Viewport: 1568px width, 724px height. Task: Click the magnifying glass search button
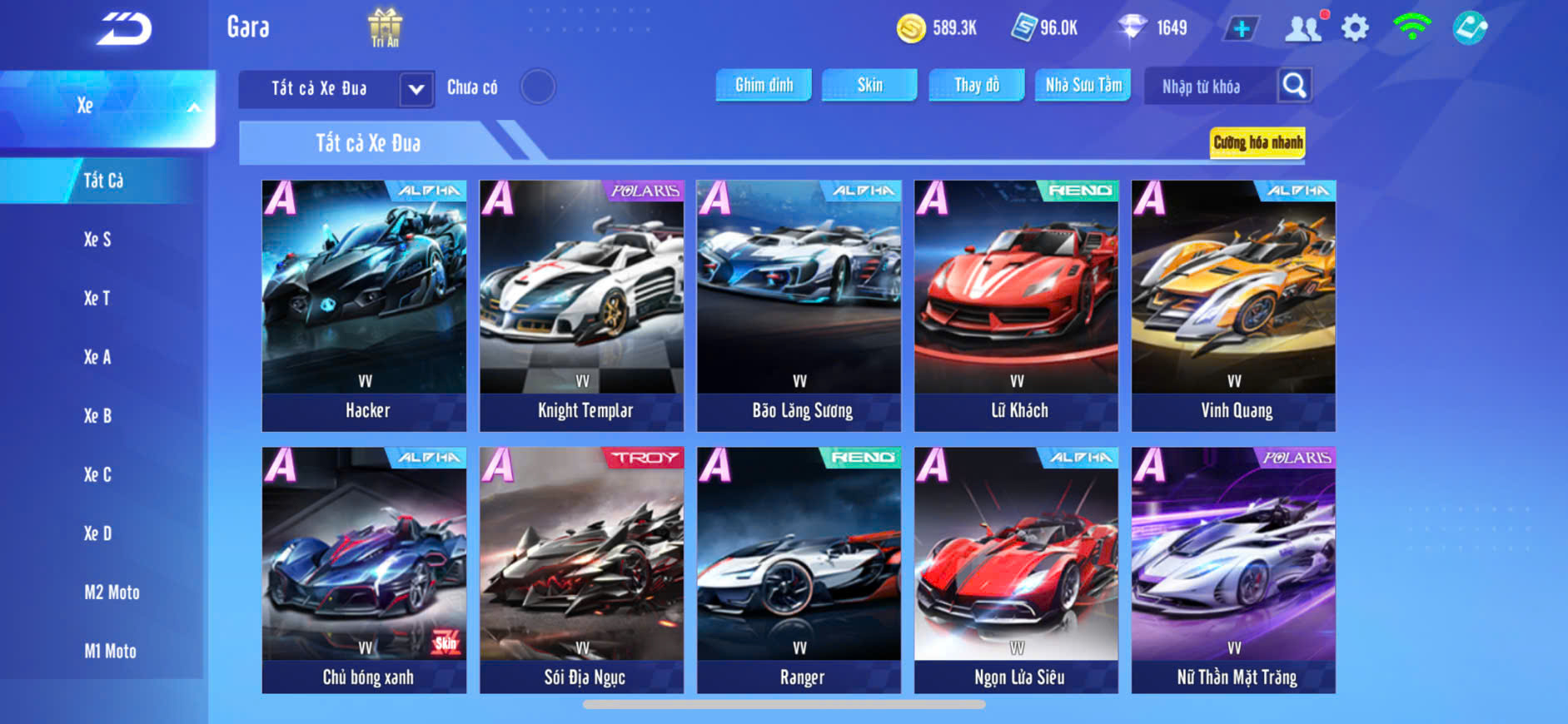(1294, 86)
